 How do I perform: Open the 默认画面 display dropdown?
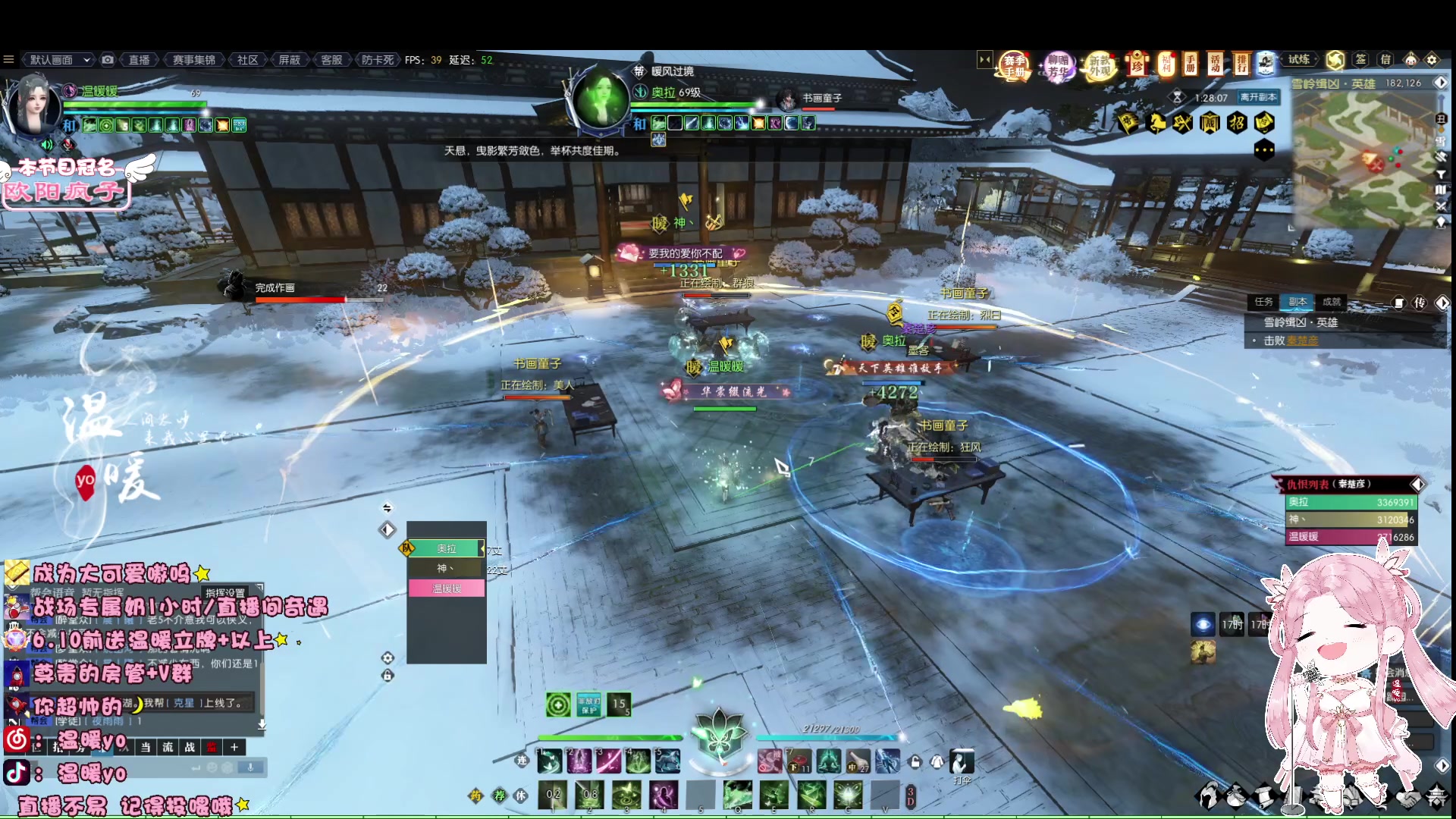pos(60,60)
